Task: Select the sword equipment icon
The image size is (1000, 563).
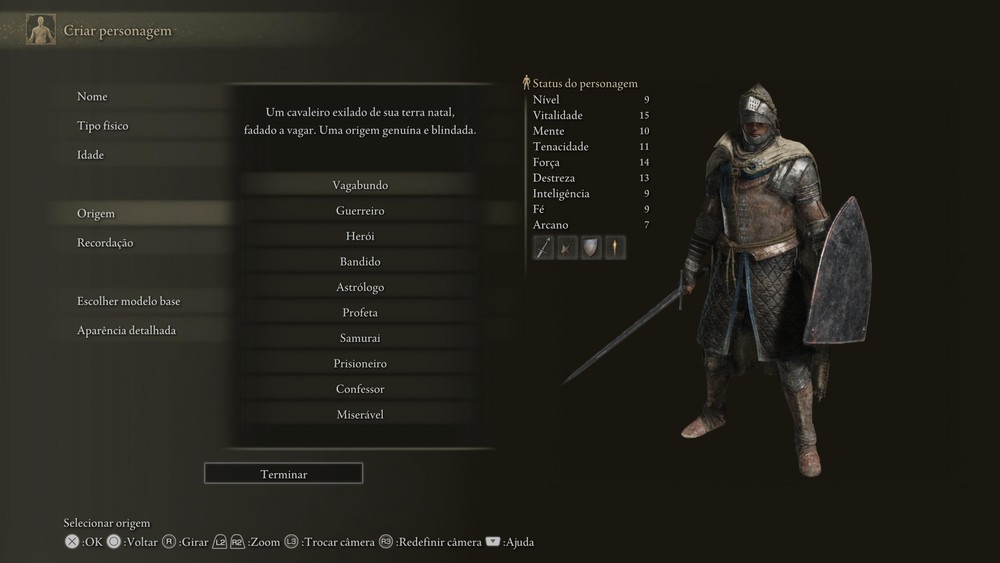Action: click(x=544, y=248)
